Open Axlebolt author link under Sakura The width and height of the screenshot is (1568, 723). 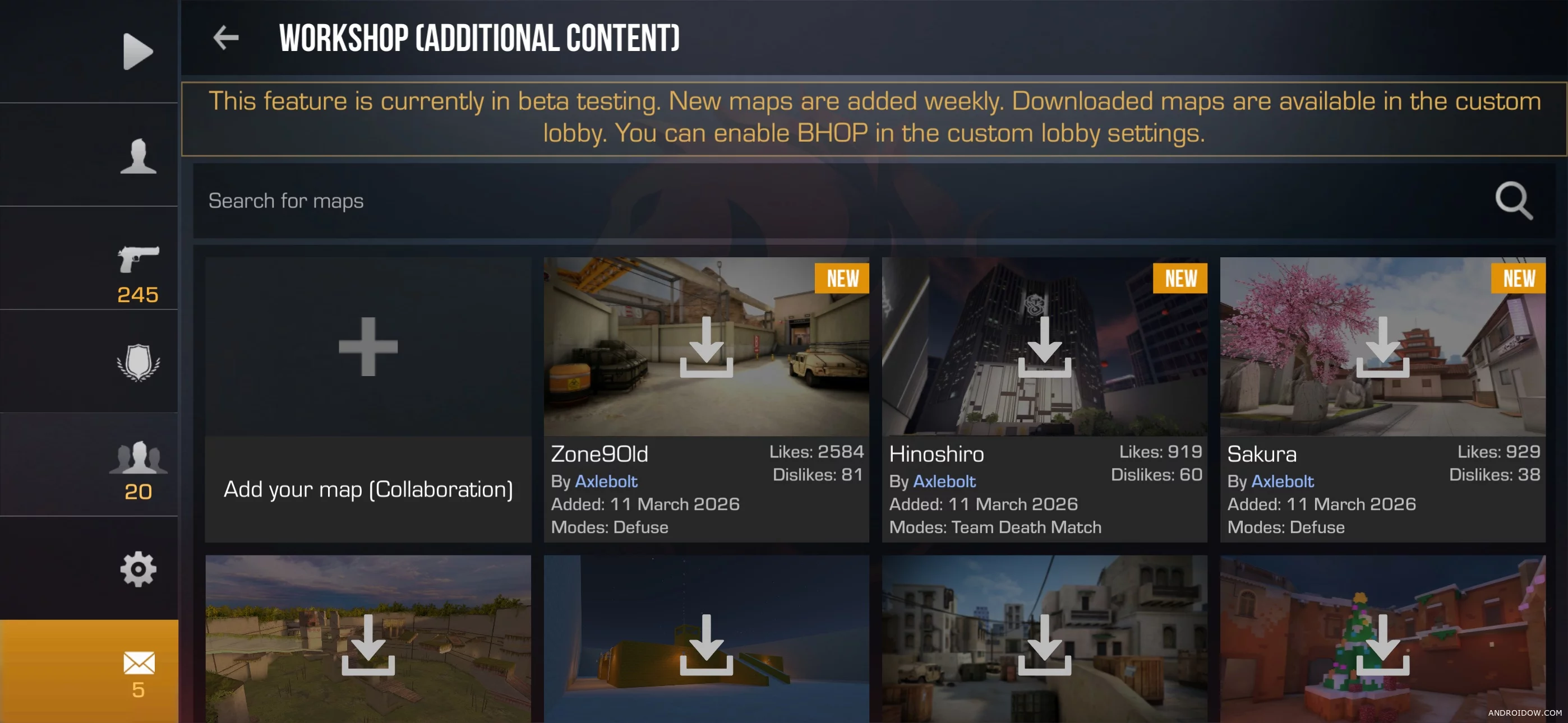click(x=1283, y=481)
